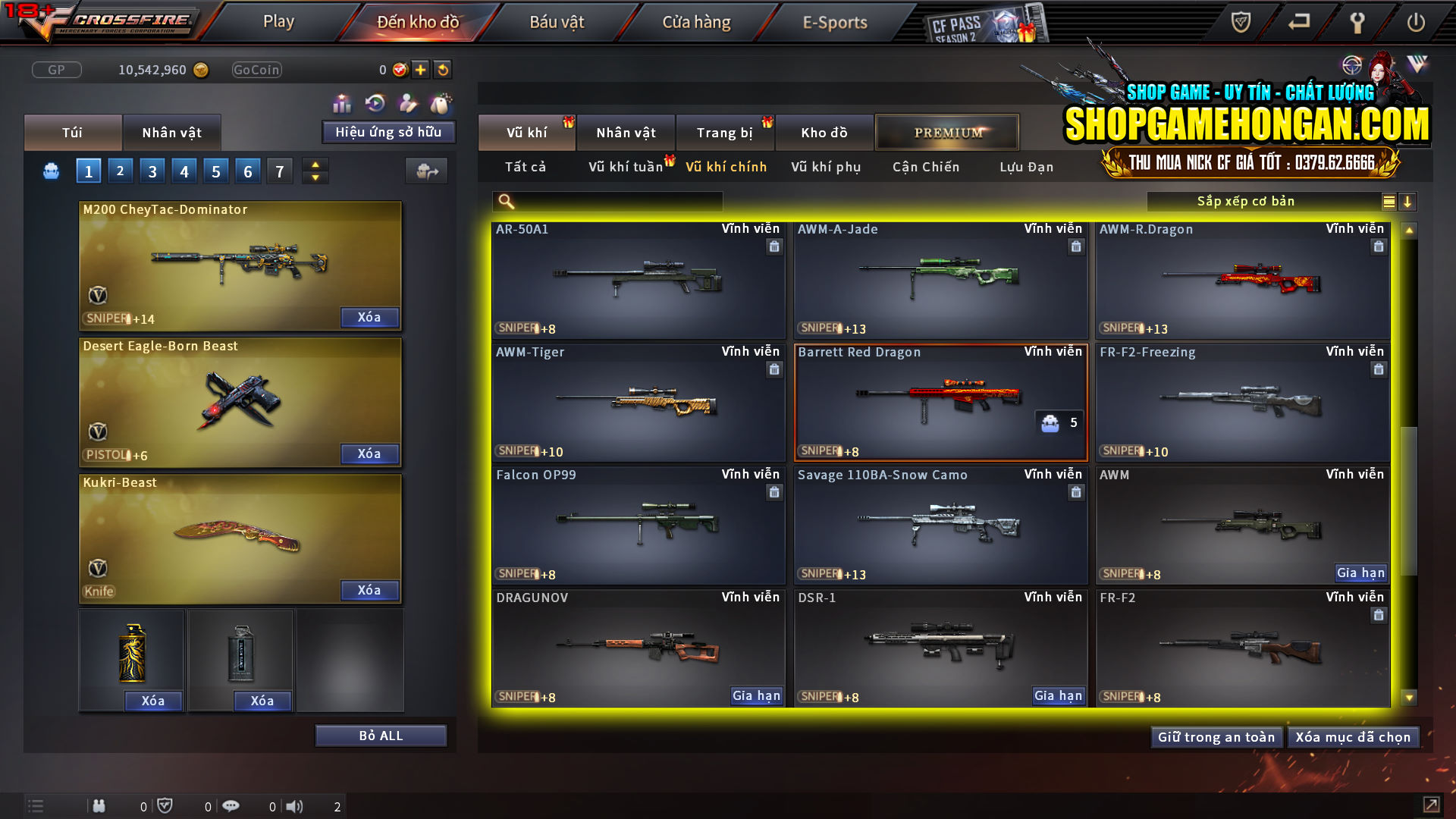Image resolution: width=1456 pixels, height=819 pixels.
Task: Click the item transfer icon beside page numbers
Action: click(426, 171)
